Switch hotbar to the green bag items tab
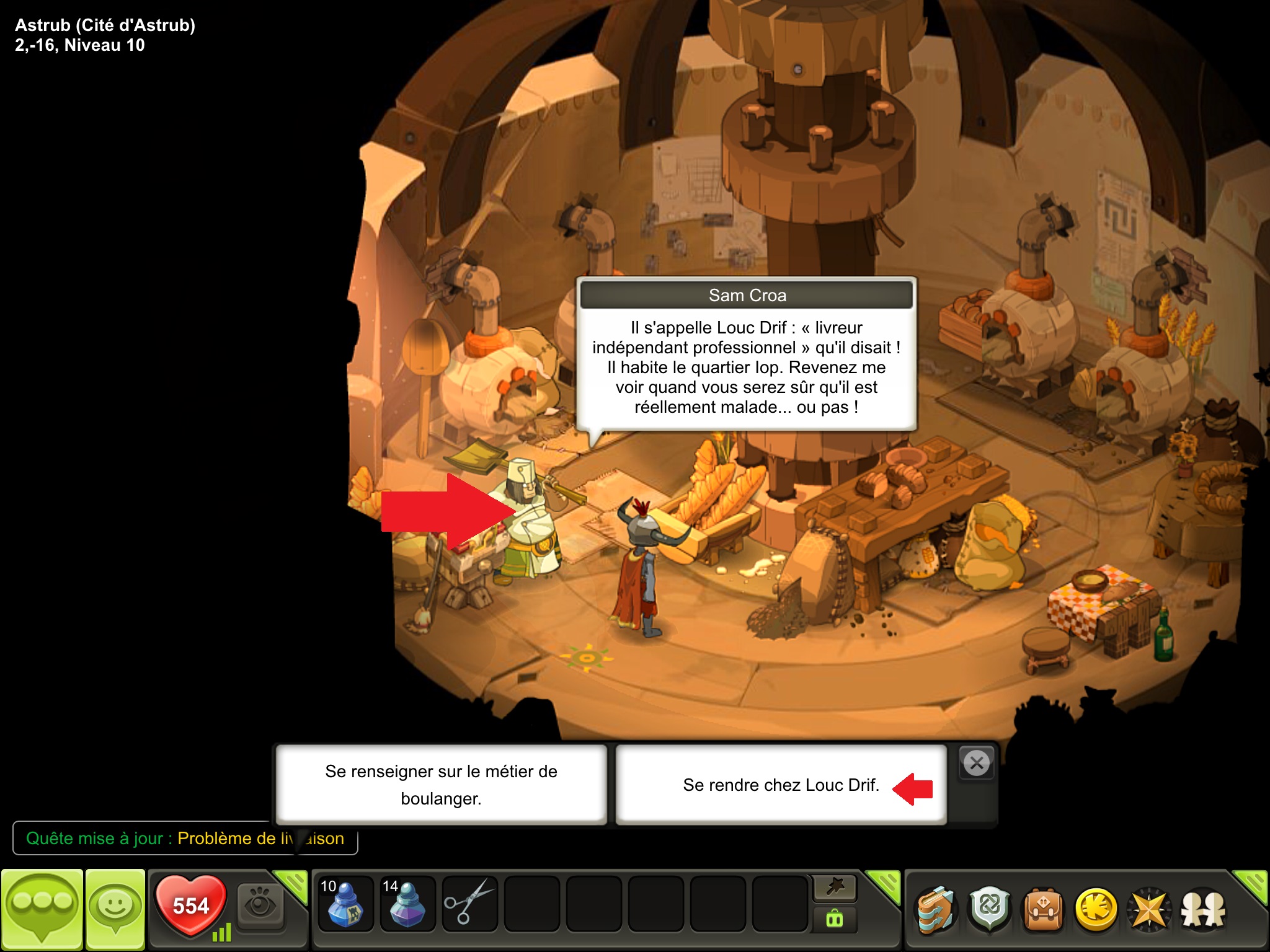 tap(835, 919)
